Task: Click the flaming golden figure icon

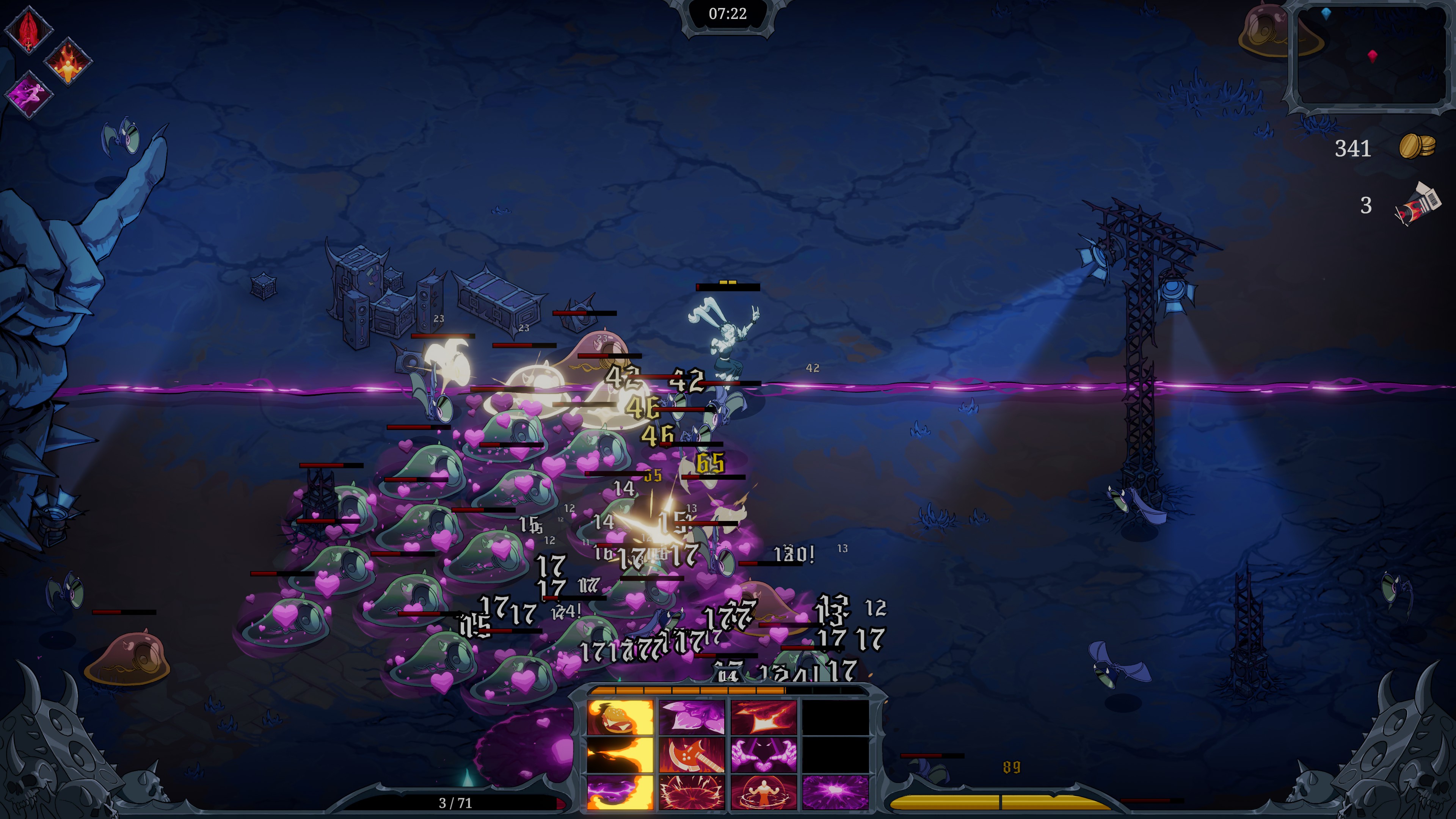Action: (68, 62)
